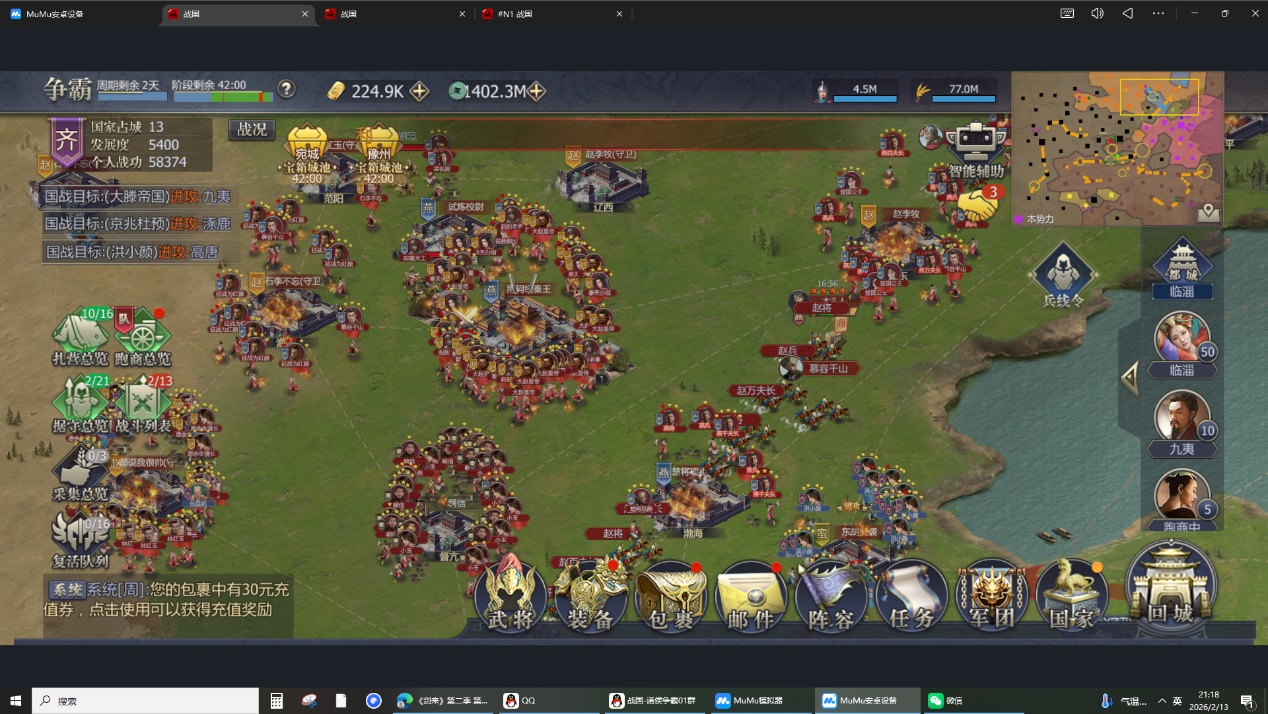
Task: Open the 军团 legion menu
Action: point(991,596)
